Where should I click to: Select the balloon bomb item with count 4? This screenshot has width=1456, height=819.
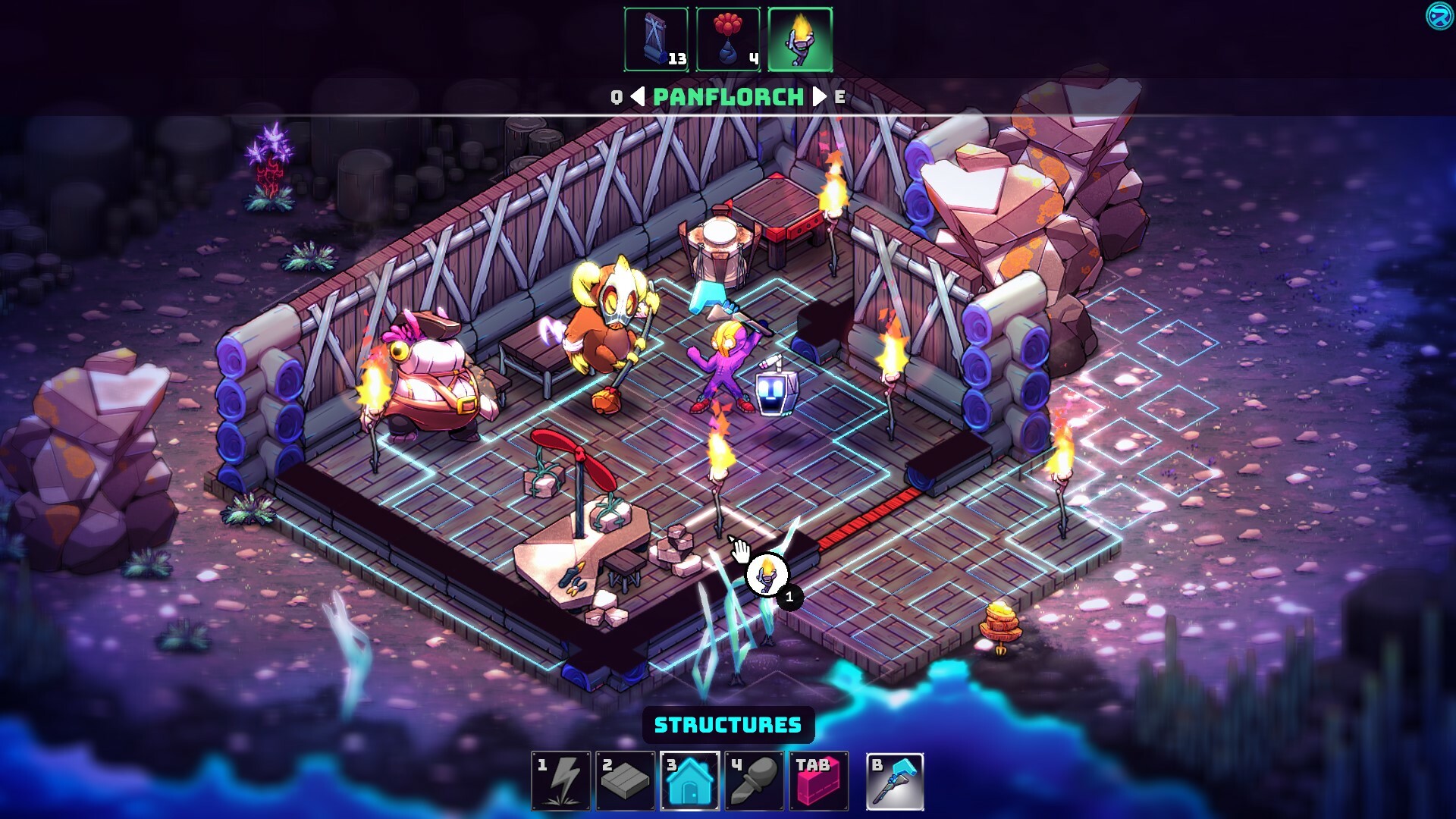(x=728, y=39)
